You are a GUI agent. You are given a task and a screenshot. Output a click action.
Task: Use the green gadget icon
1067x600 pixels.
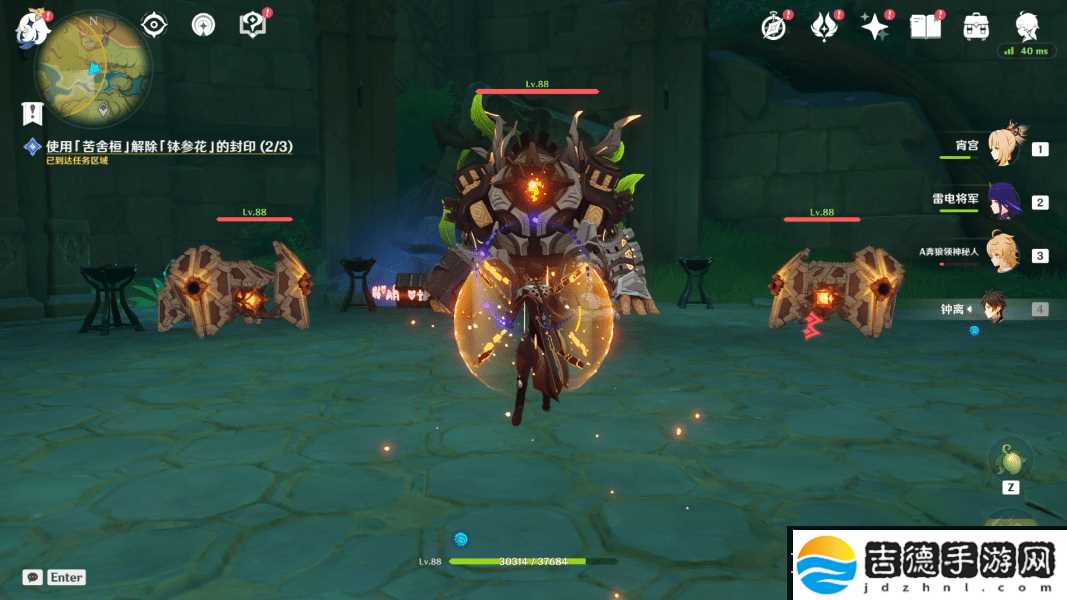coord(1010,462)
